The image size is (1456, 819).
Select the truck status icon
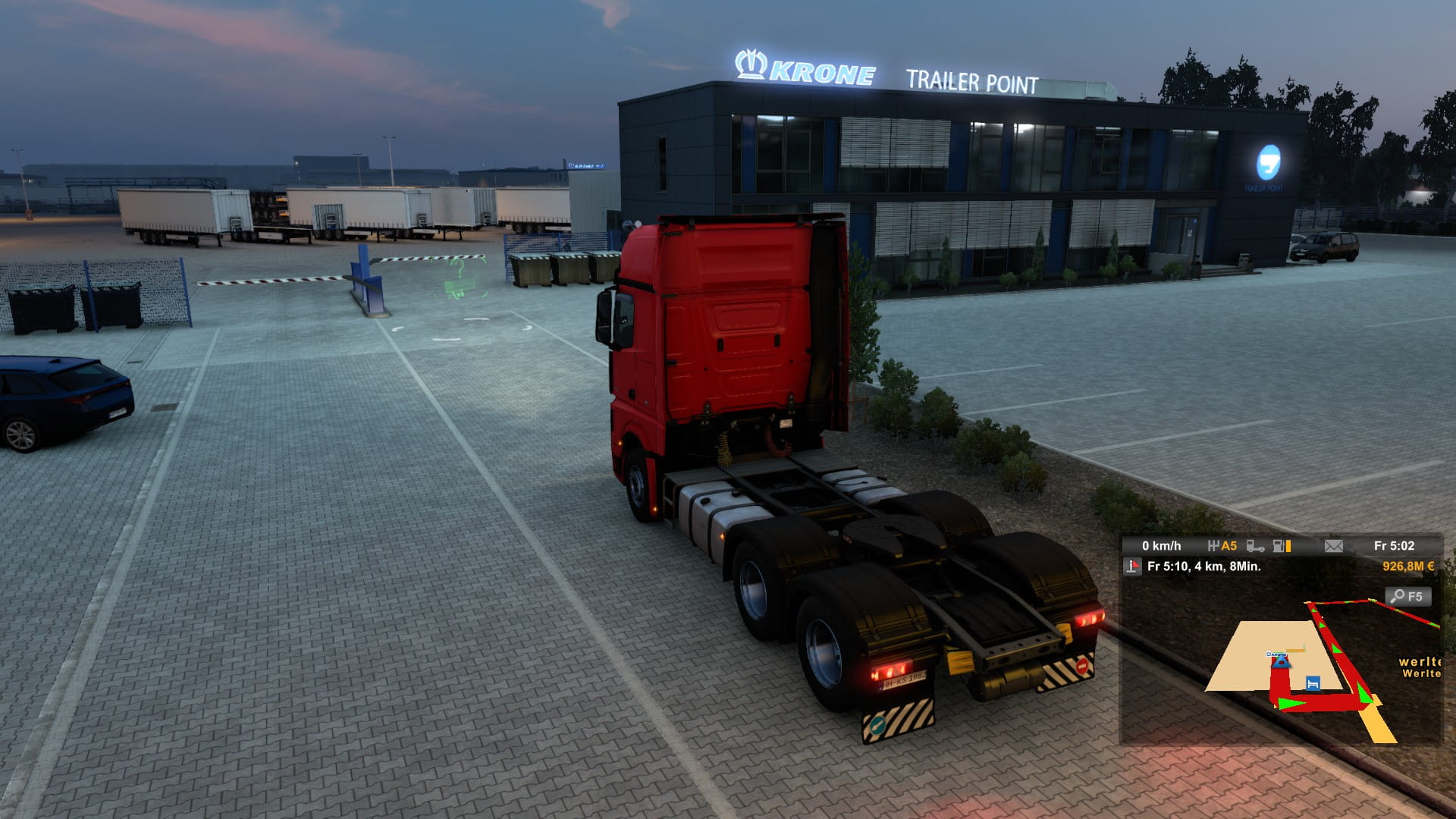1255,546
